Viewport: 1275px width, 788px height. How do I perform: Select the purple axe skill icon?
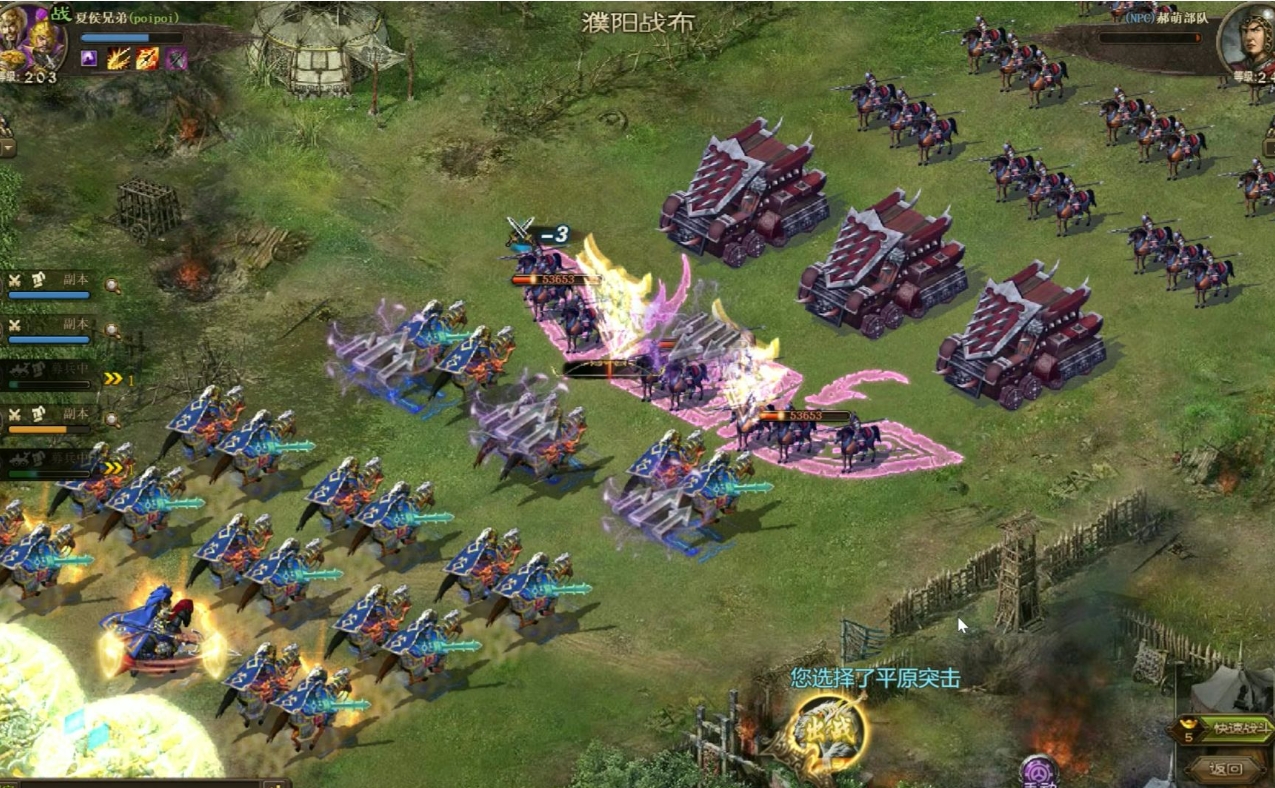coord(176,59)
